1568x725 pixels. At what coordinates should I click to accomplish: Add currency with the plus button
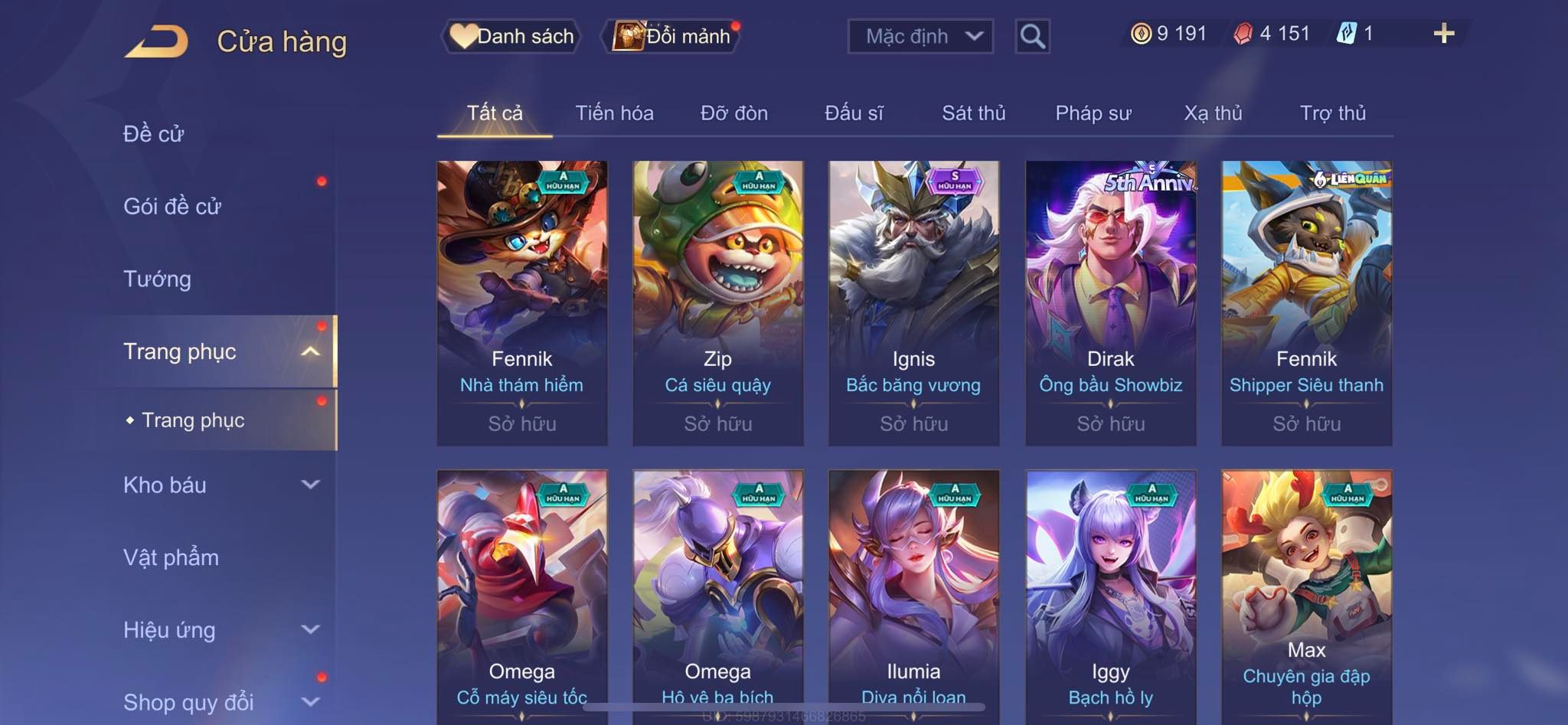1443,34
